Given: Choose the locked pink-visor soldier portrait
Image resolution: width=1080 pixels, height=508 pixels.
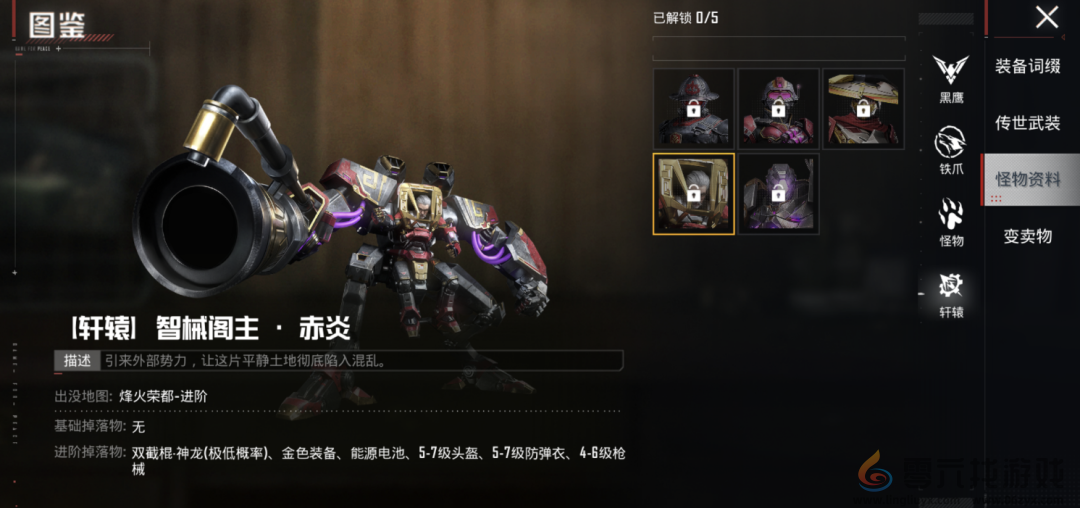Looking at the screenshot, I should [x=778, y=108].
